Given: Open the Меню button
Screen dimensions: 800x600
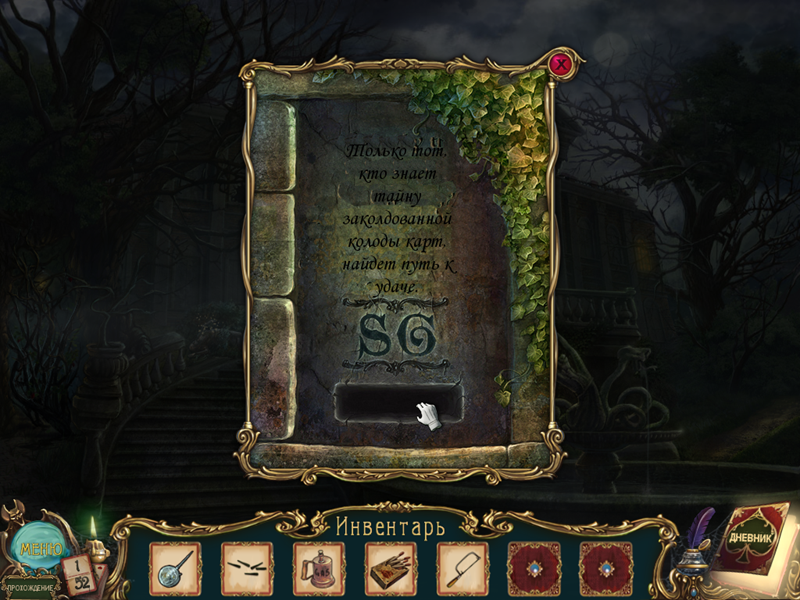Looking at the screenshot, I should (40, 548).
